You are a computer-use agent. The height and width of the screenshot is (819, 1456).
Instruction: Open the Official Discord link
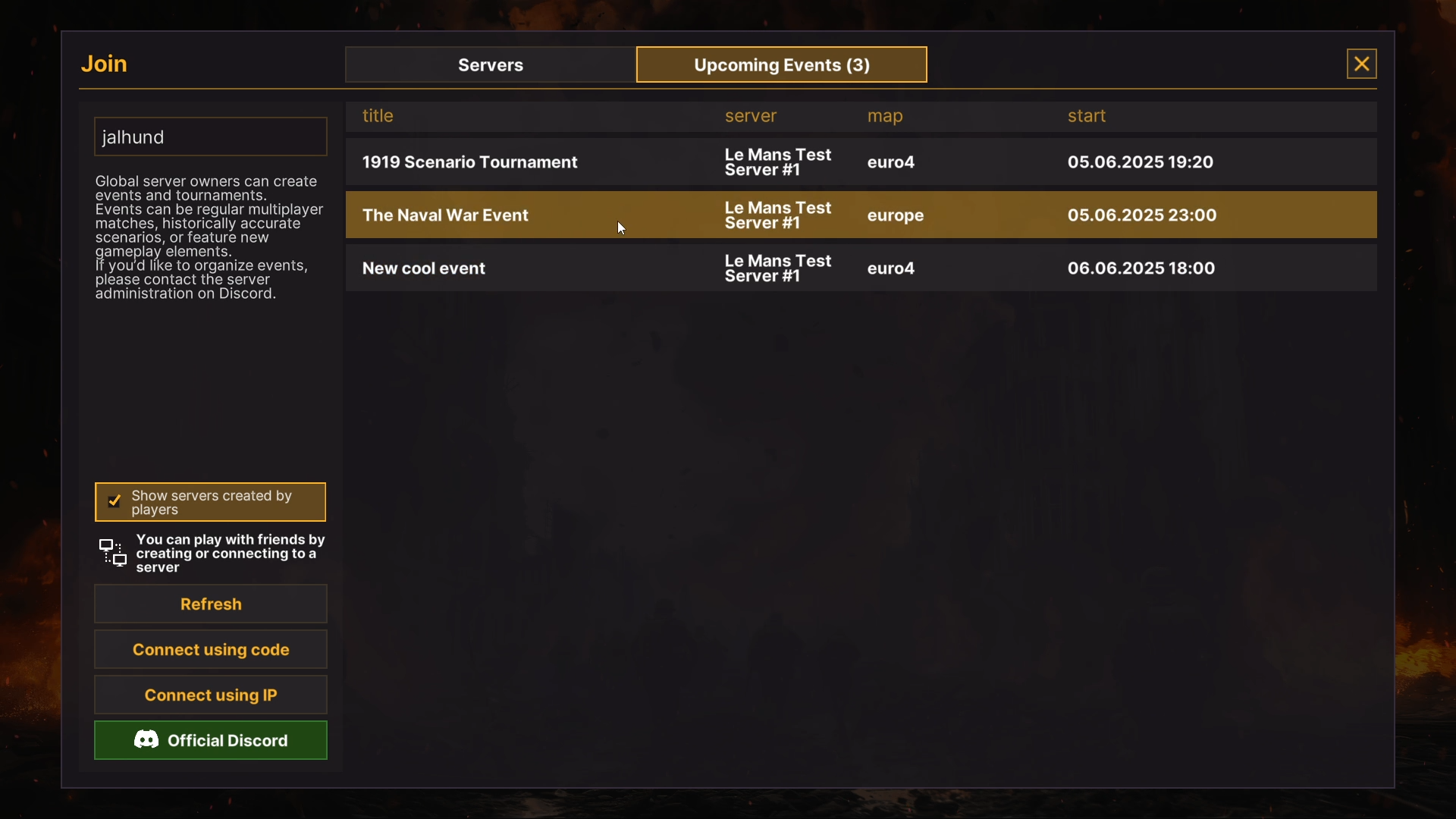tap(210, 740)
